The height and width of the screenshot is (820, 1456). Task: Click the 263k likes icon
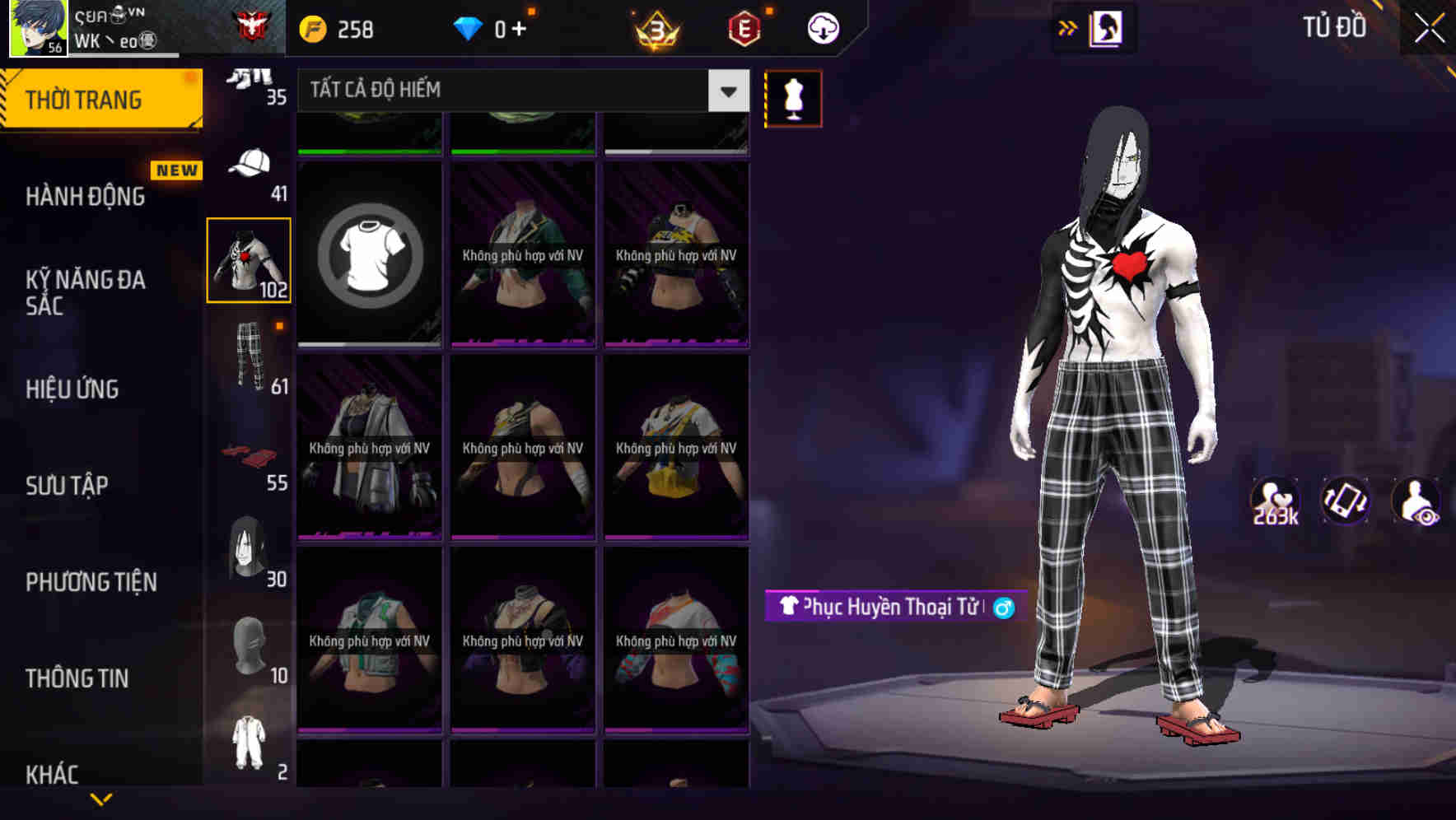1276,501
